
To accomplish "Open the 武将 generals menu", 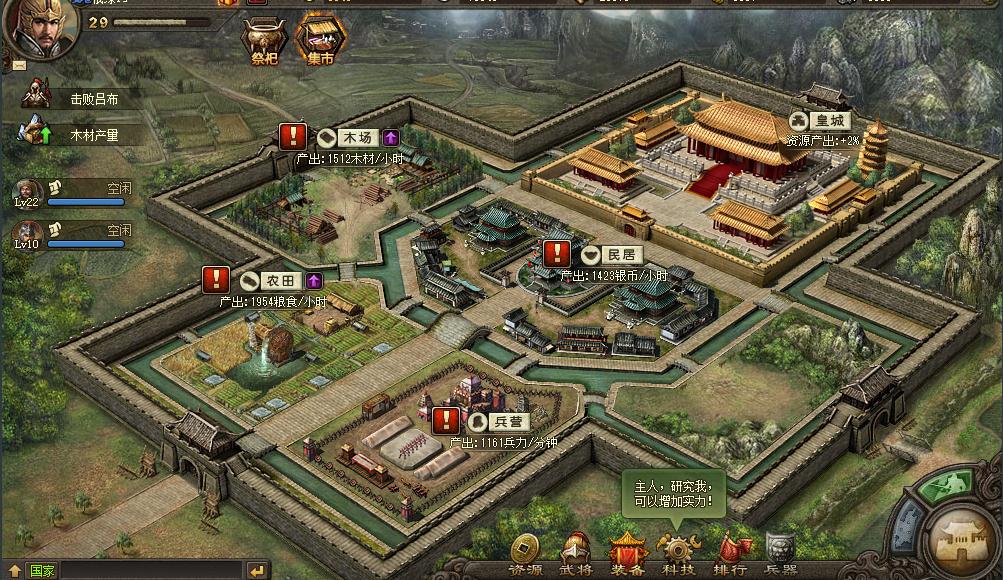I will pos(576,553).
